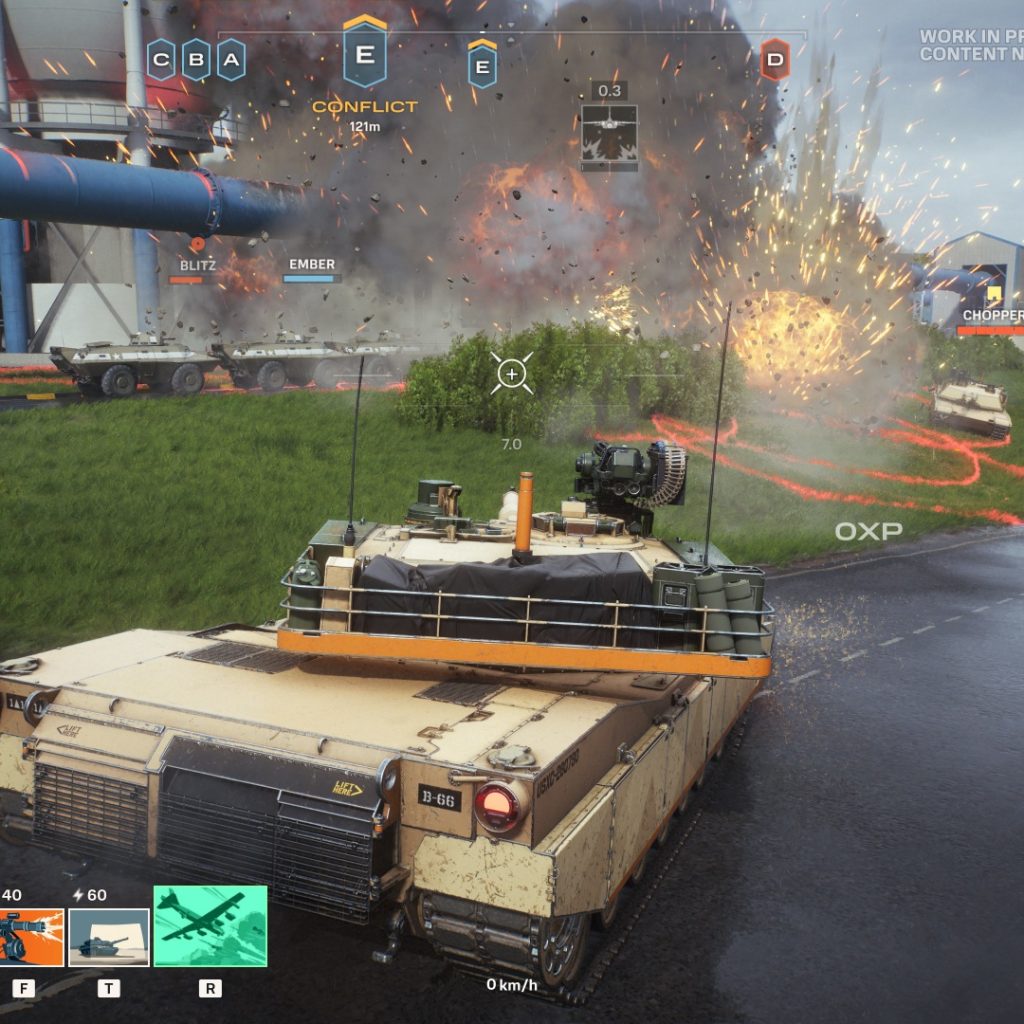This screenshot has height=1024, width=1024.
Task: Click the jet aircraft icon below 0.3
Action: click(x=609, y=133)
